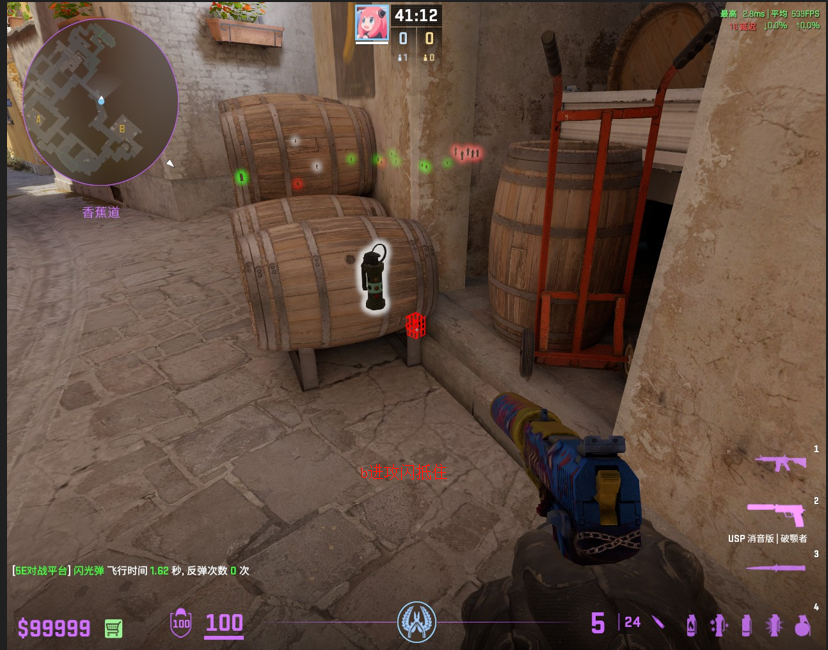Open the green shopping cart buy icon
This screenshot has width=828, height=650.
114,628
